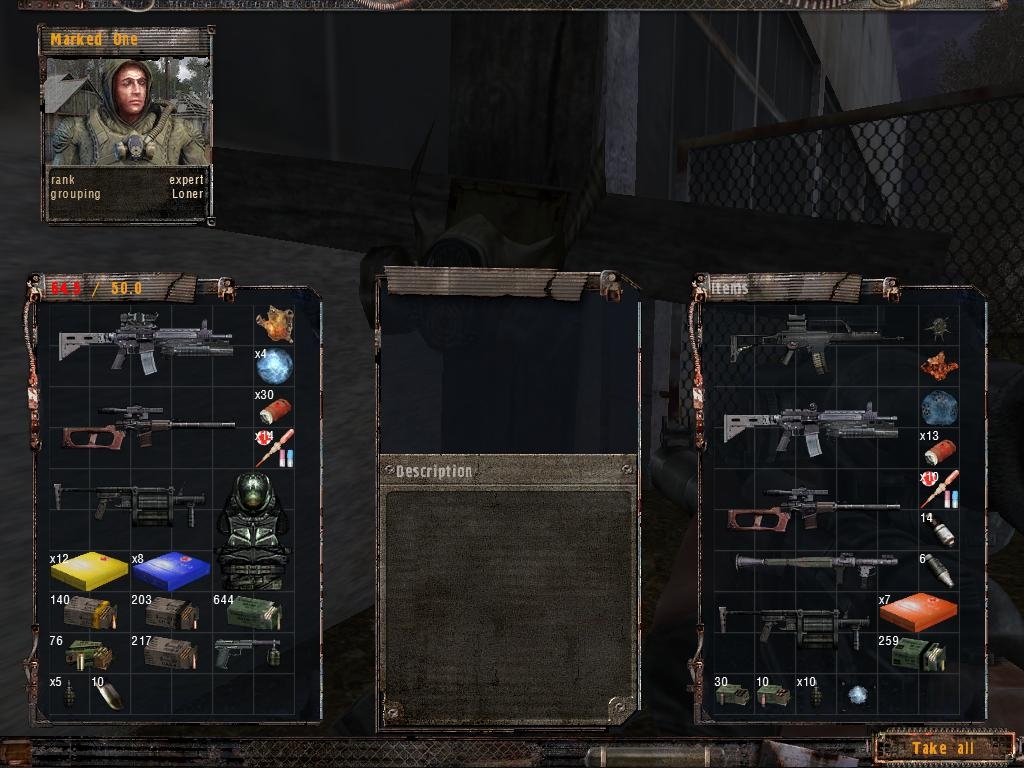
Task: Click the Take all button
Action: tap(942, 748)
